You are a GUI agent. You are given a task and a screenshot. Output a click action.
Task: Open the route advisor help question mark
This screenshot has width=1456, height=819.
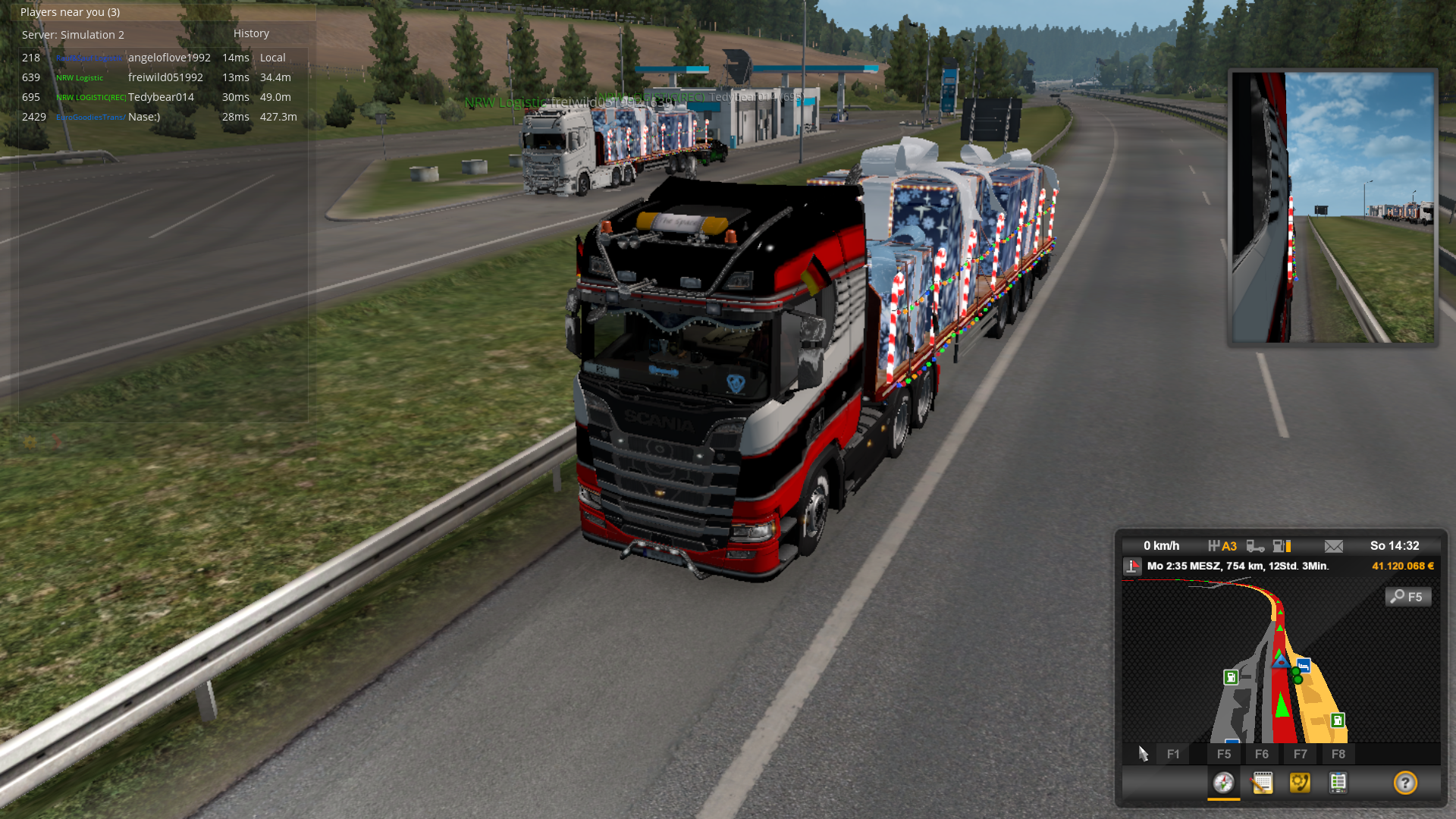coord(1405,783)
